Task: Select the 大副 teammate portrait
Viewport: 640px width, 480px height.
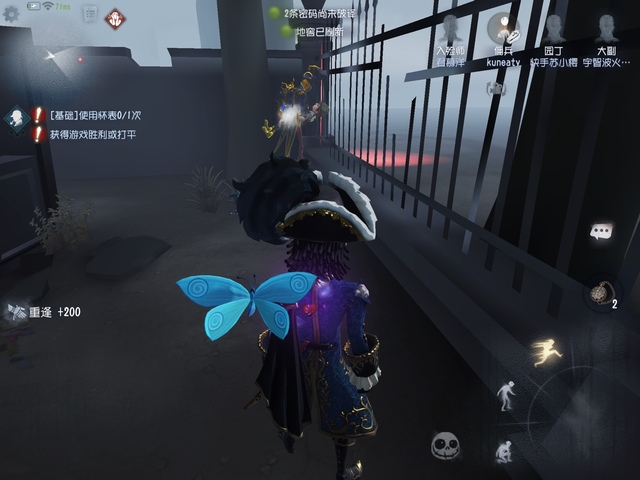Action: click(x=606, y=29)
